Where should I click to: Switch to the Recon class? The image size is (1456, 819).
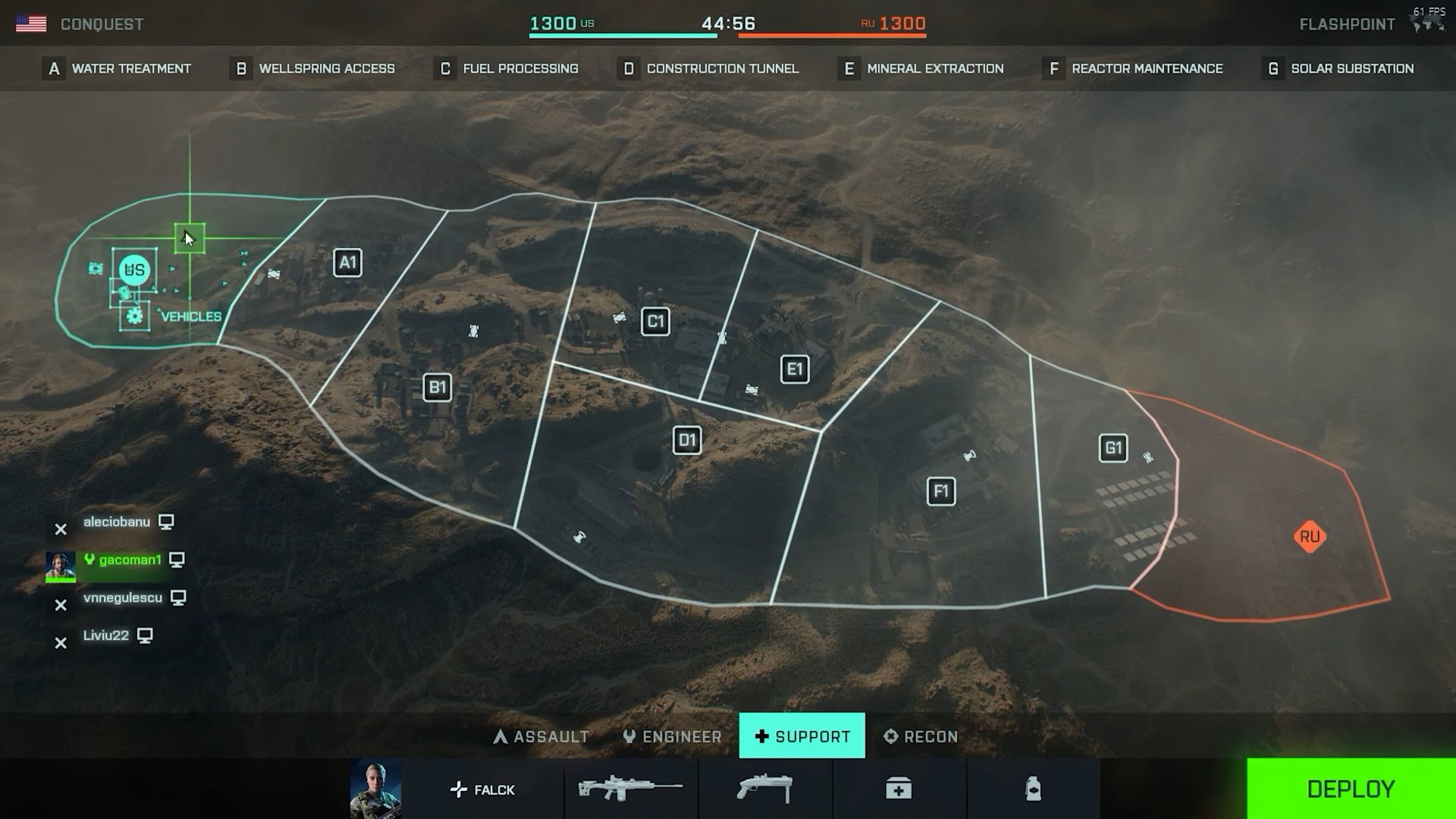(921, 736)
